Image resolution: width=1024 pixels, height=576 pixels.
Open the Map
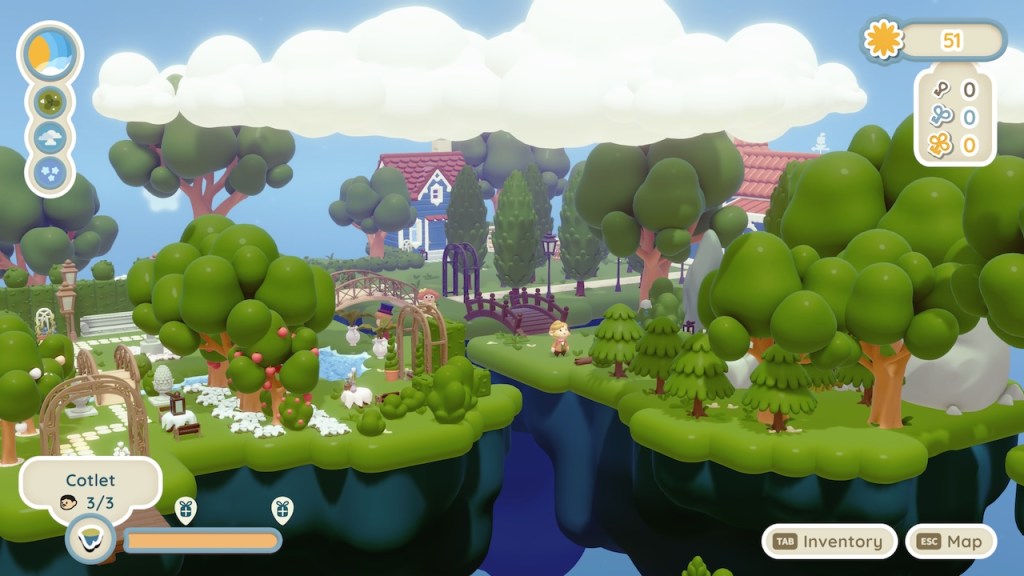[x=951, y=541]
